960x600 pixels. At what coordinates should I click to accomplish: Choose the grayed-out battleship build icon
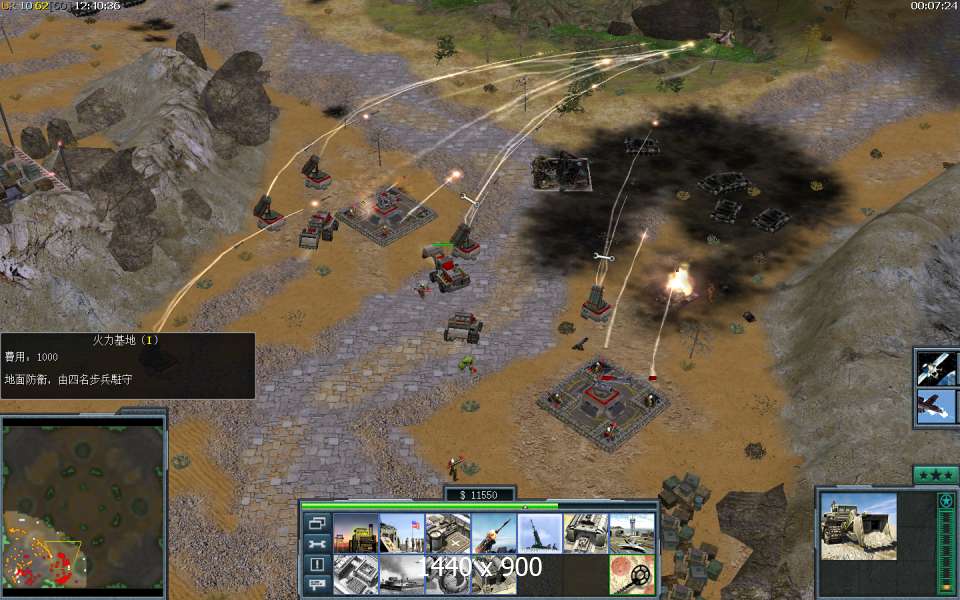coord(402,575)
